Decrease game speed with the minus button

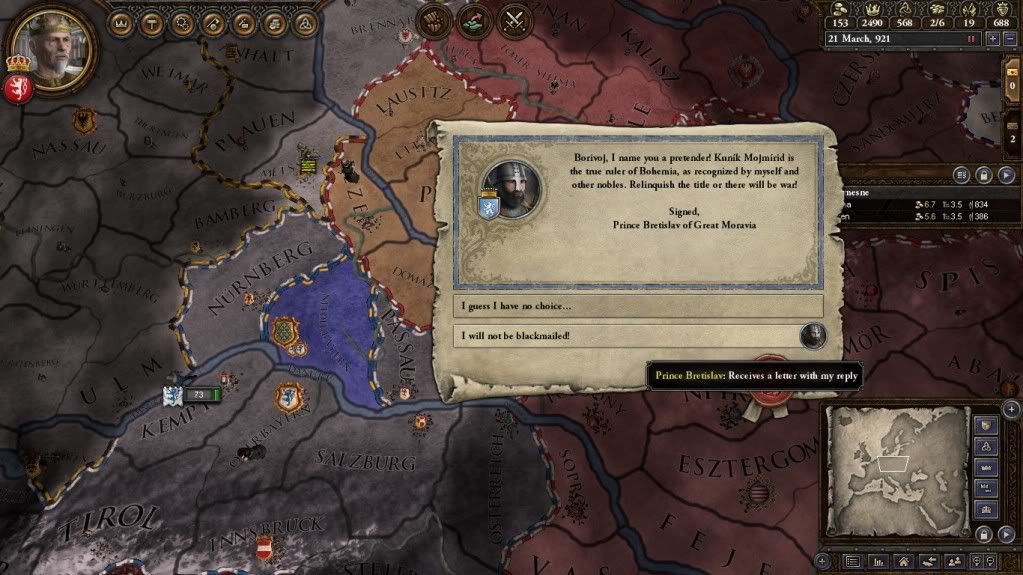click(1009, 38)
